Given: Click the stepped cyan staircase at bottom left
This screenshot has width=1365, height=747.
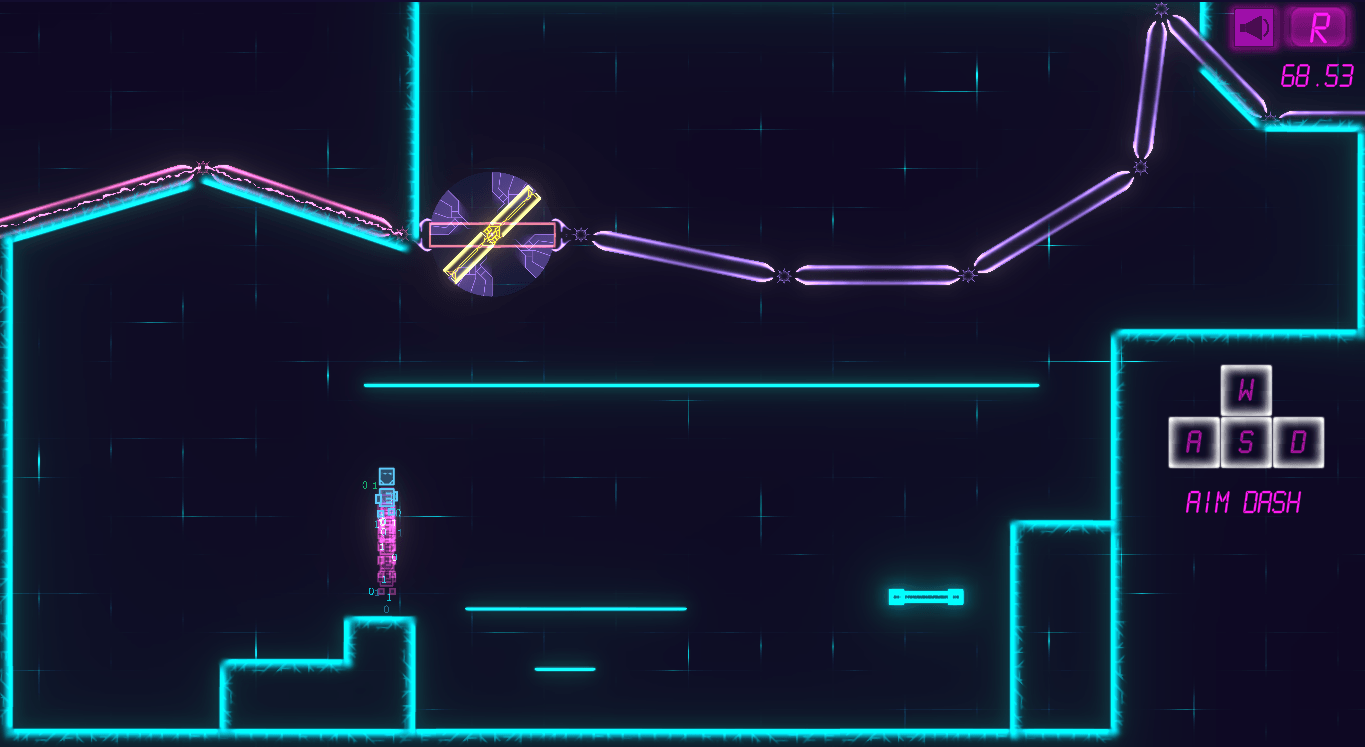Looking at the screenshot, I should point(300,680).
